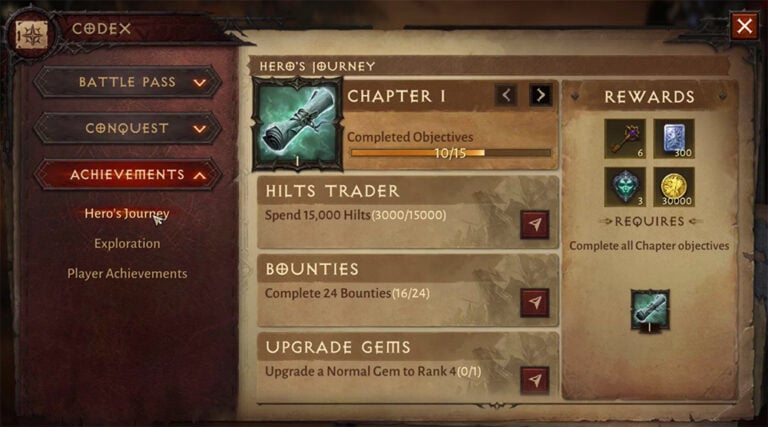This screenshot has height=427, width=768.
Task: Inspect the 30000 gold reward icon
Action: point(673,187)
